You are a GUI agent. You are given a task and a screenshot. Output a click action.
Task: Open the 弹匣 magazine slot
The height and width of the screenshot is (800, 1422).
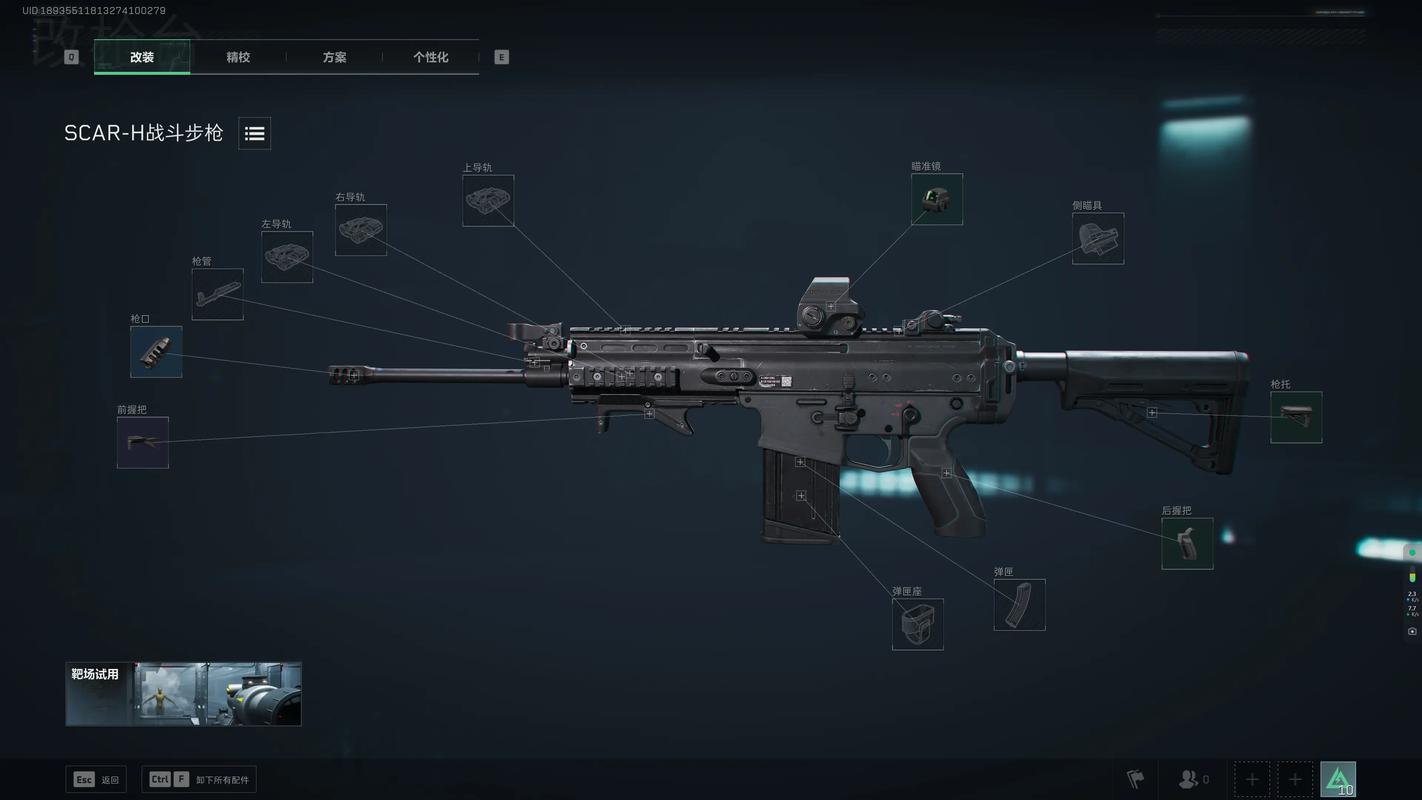tap(1019, 605)
